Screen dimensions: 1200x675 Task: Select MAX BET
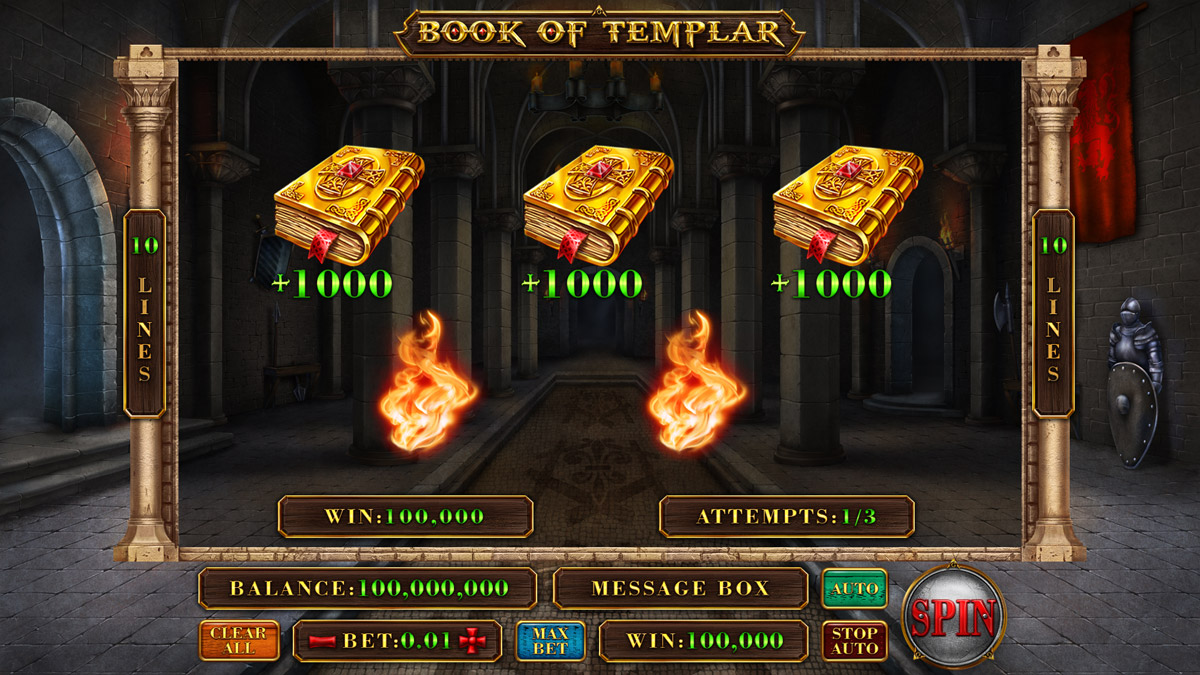click(x=550, y=641)
